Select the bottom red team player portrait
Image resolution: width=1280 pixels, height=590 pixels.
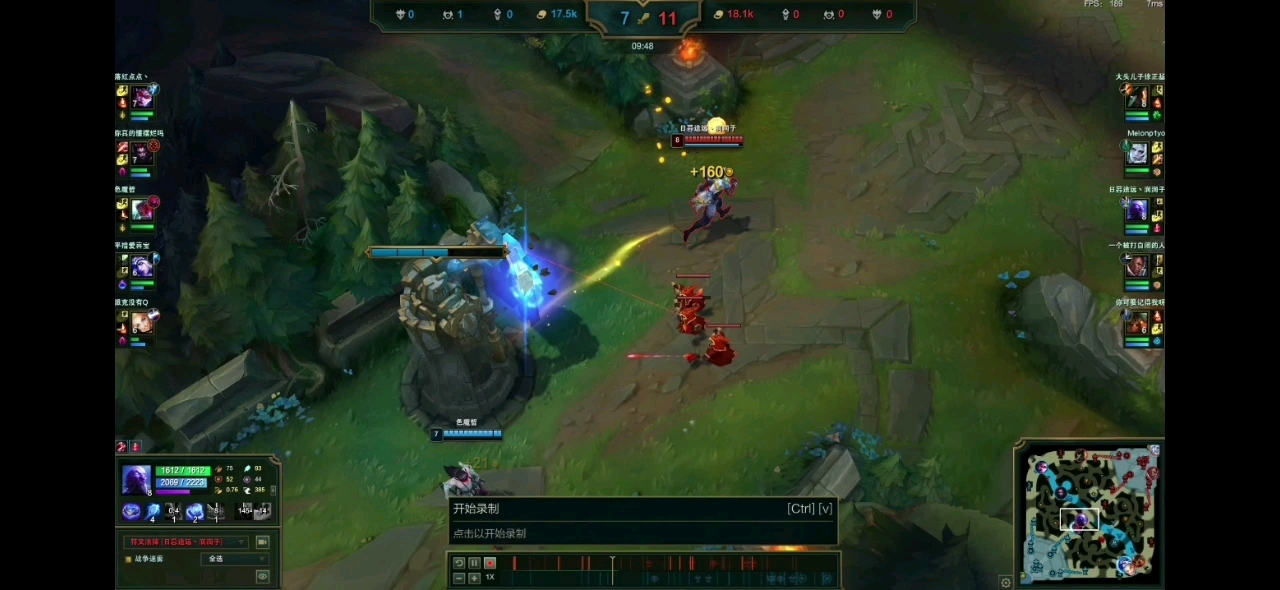tap(1137, 324)
